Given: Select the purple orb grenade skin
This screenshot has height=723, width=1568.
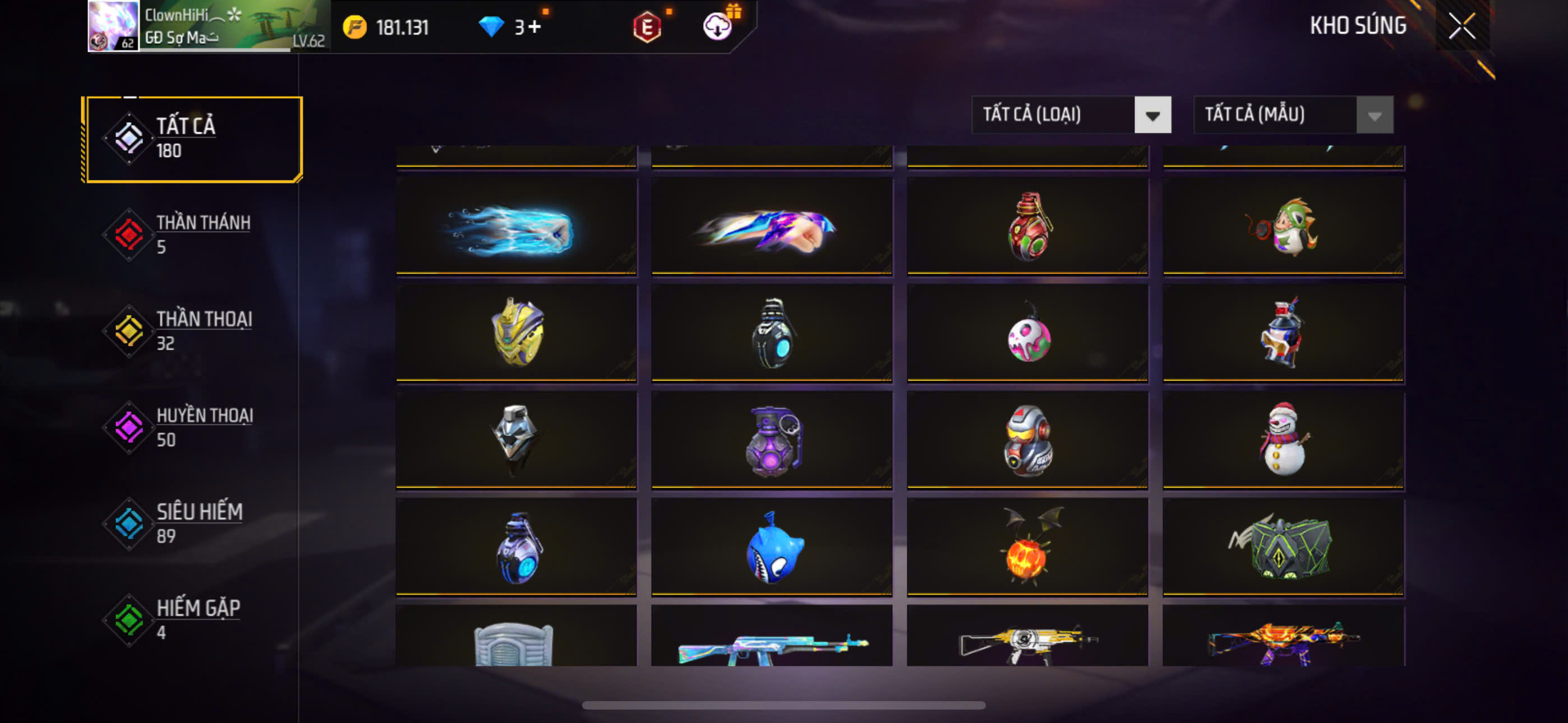Looking at the screenshot, I should coord(772,441).
